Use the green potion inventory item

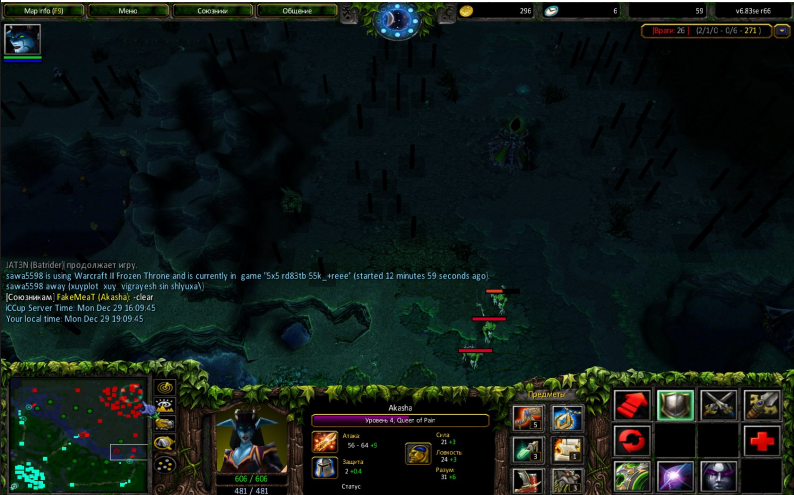(x=528, y=449)
